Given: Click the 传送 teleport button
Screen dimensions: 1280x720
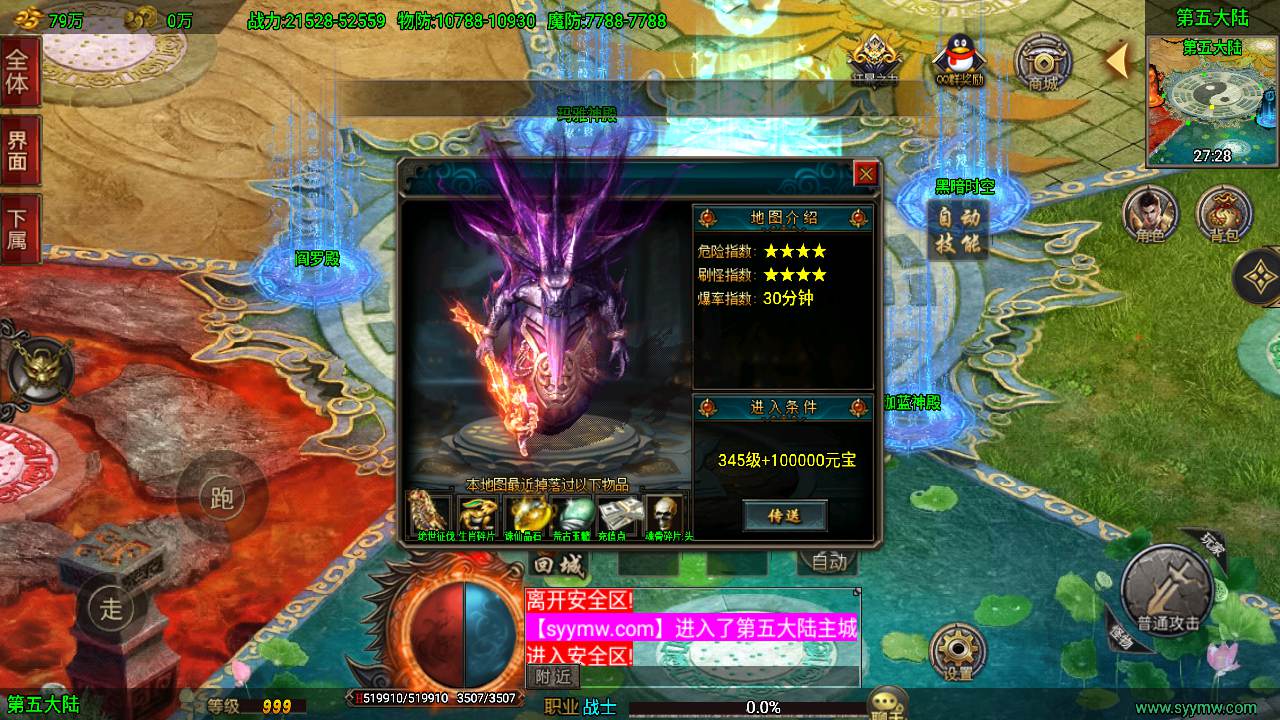Looking at the screenshot, I should click(x=784, y=515).
